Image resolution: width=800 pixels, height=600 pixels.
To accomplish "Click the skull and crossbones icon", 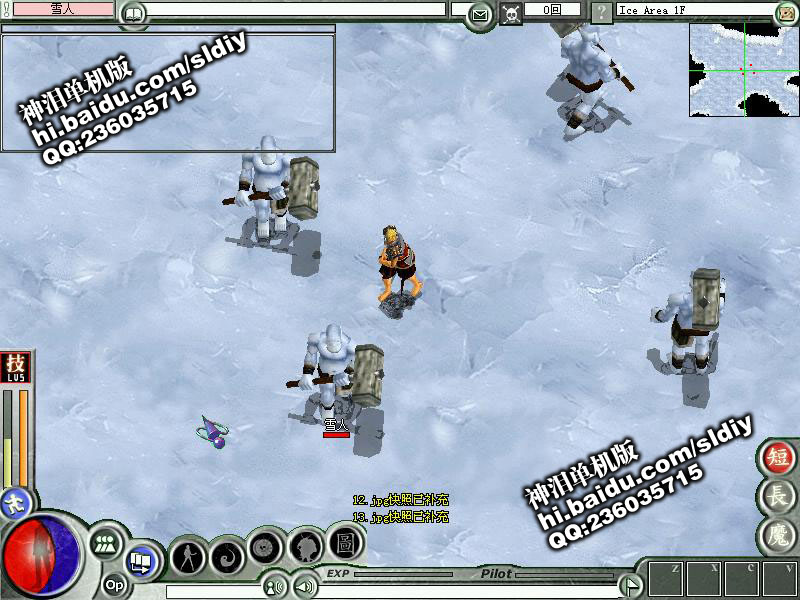I will point(511,14).
